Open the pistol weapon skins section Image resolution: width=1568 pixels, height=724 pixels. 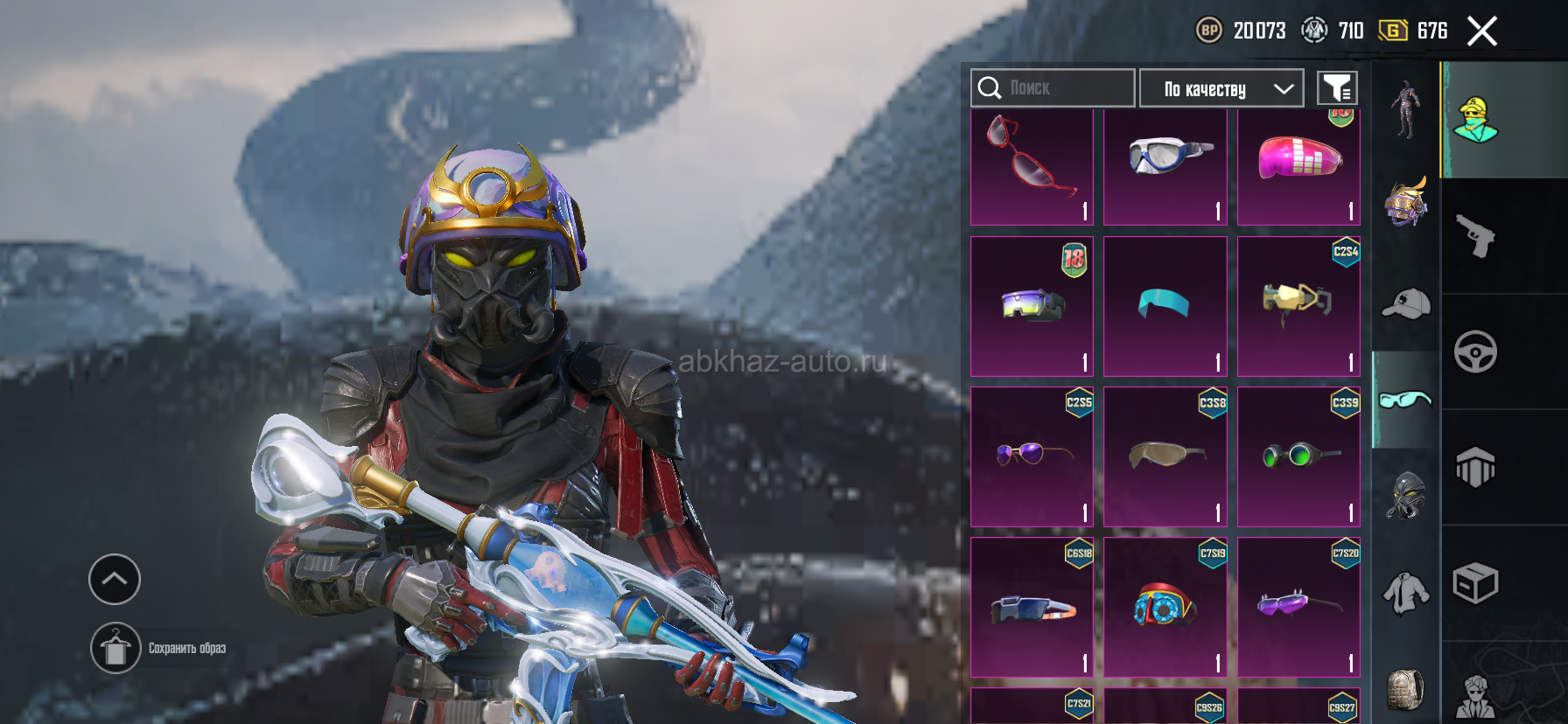pyautogui.click(x=1475, y=236)
